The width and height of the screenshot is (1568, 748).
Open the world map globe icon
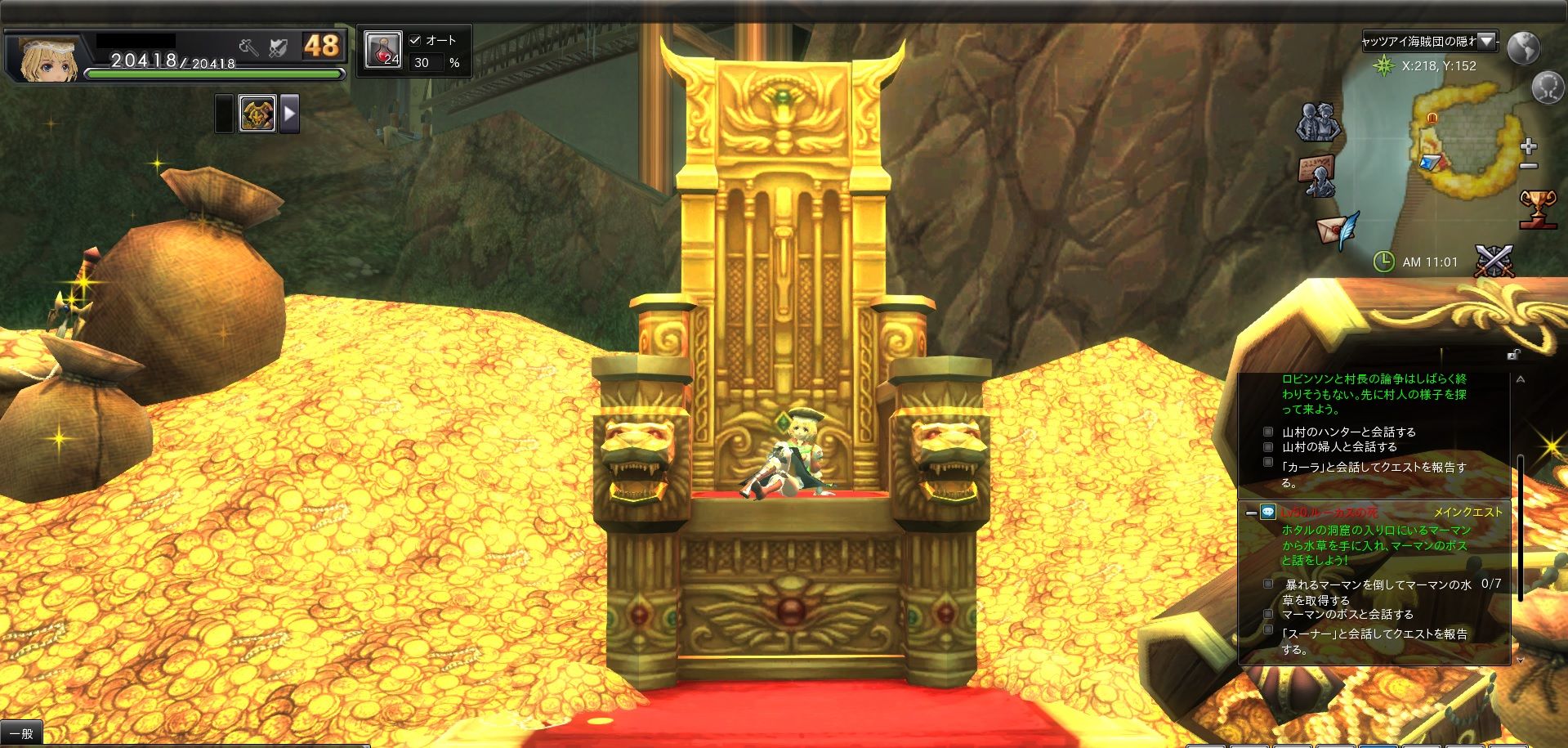pyautogui.click(x=1524, y=48)
